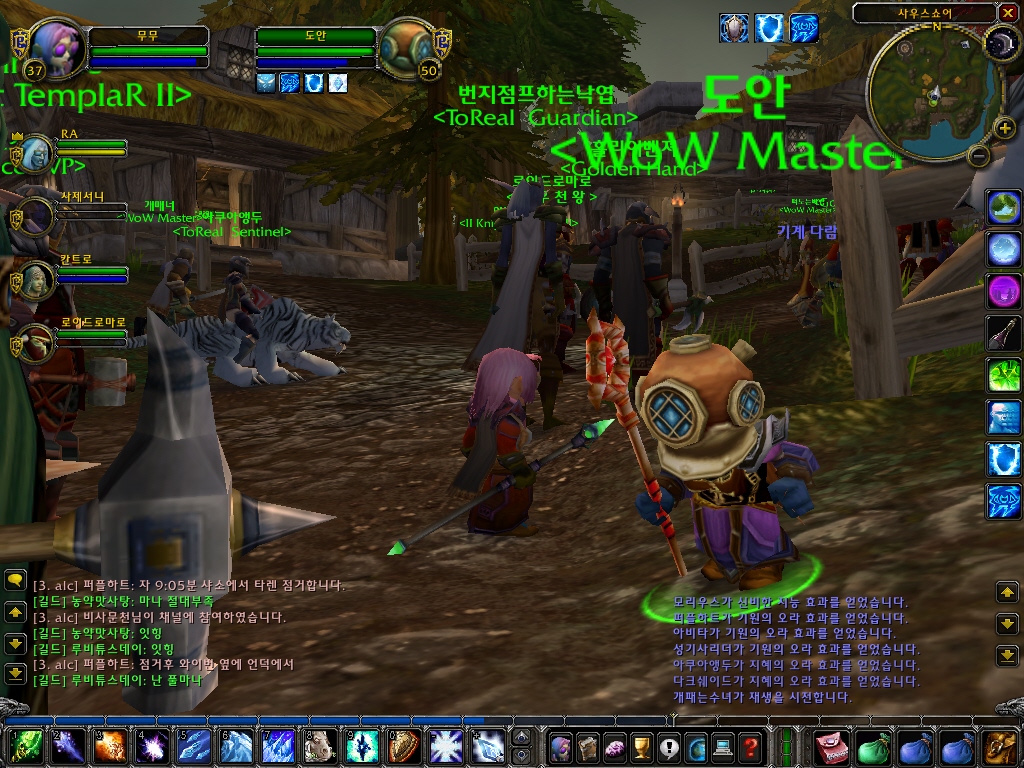
Task: Open the quest log goblet icon
Action: (x=642, y=746)
